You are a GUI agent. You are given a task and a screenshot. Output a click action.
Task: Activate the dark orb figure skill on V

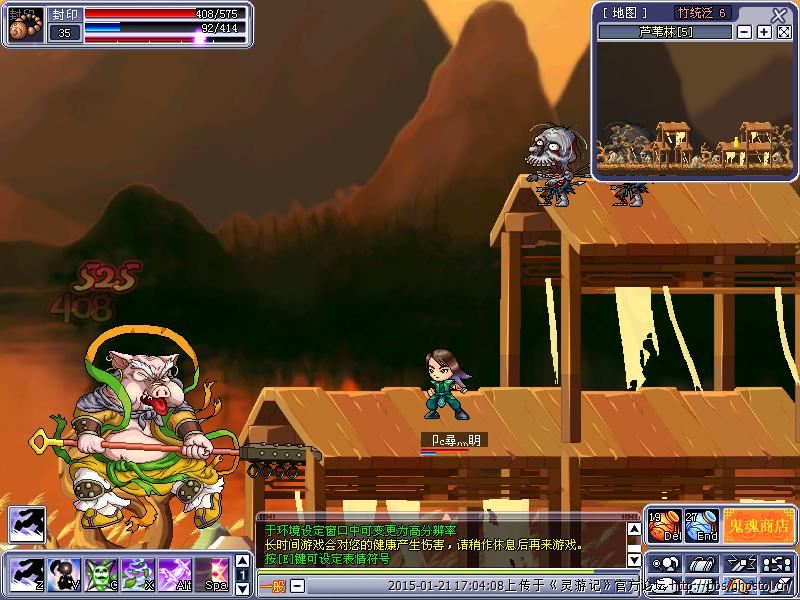[65, 574]
